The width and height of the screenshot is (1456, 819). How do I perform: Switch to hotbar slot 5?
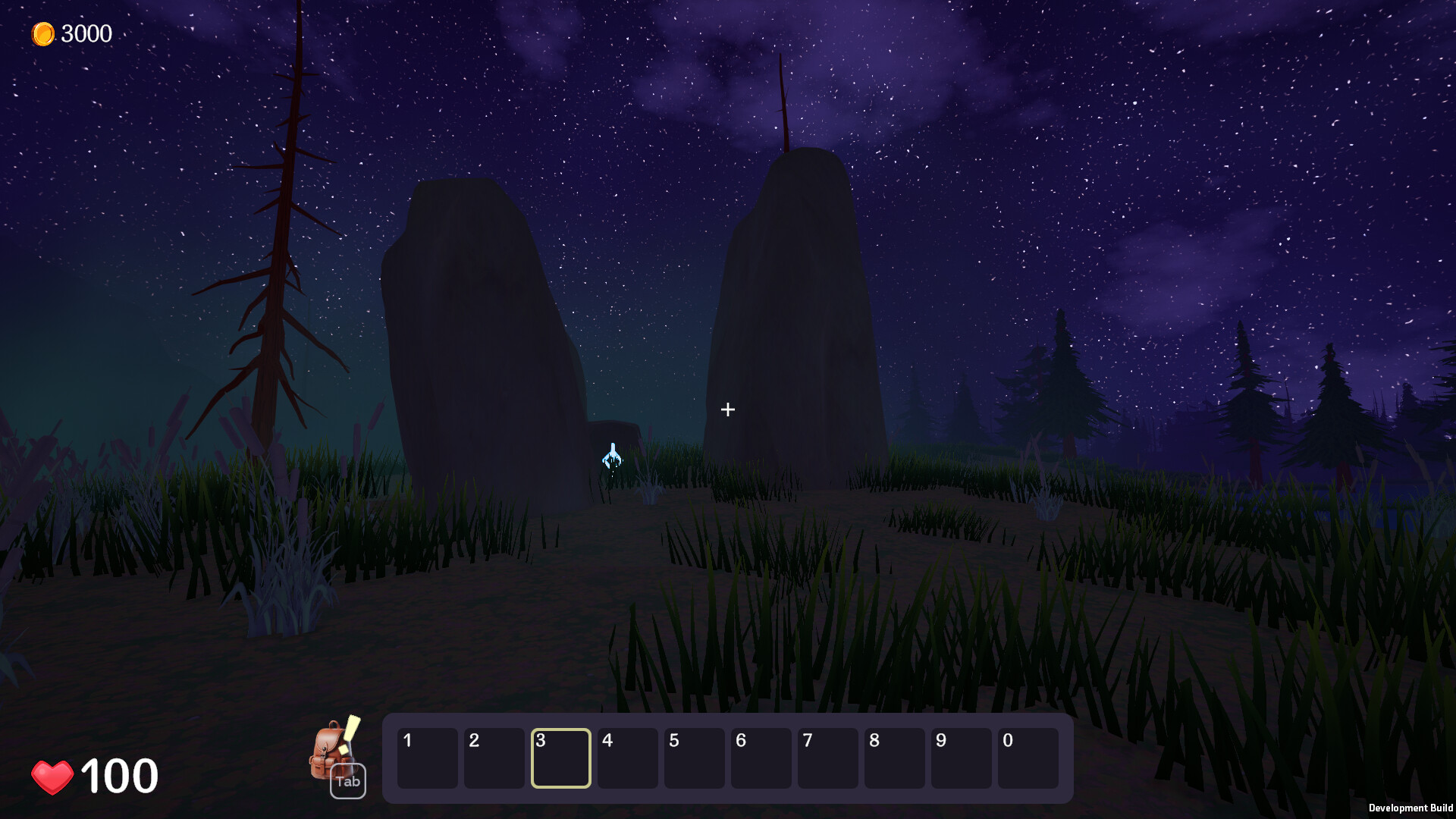coord(695,758)
